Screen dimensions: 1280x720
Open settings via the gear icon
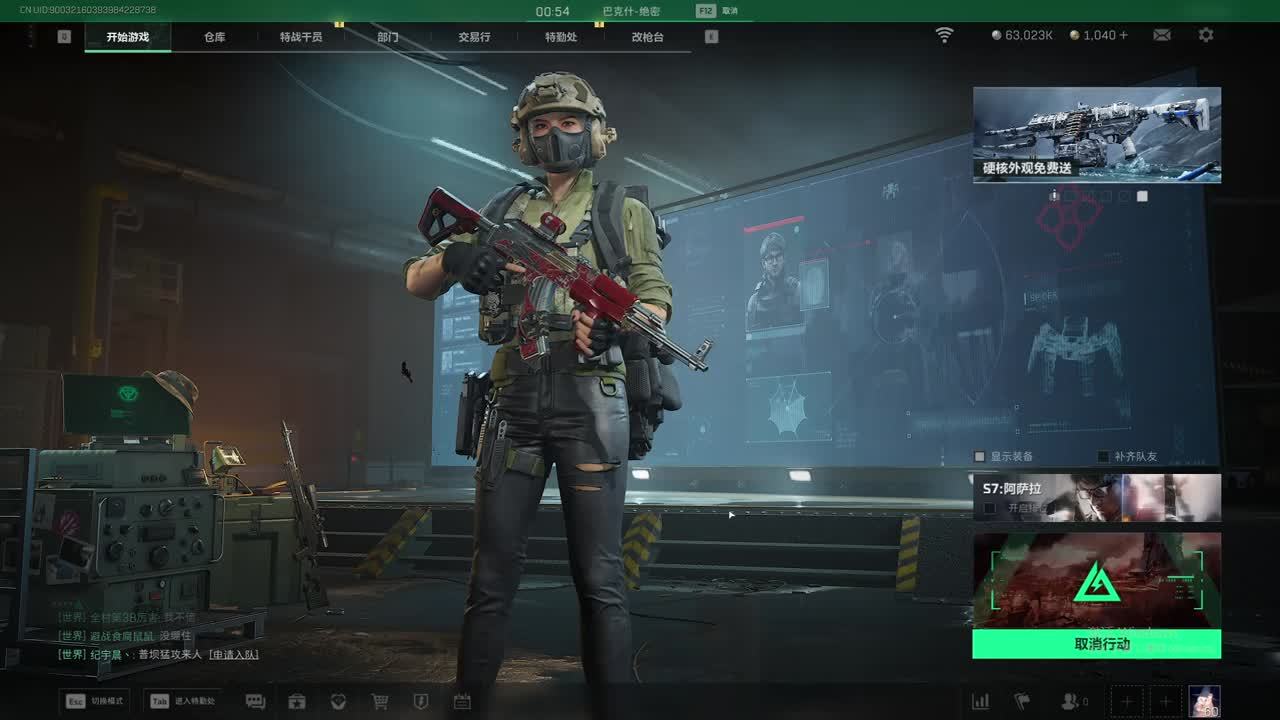pyautogui.click(x=1206, y=35)
